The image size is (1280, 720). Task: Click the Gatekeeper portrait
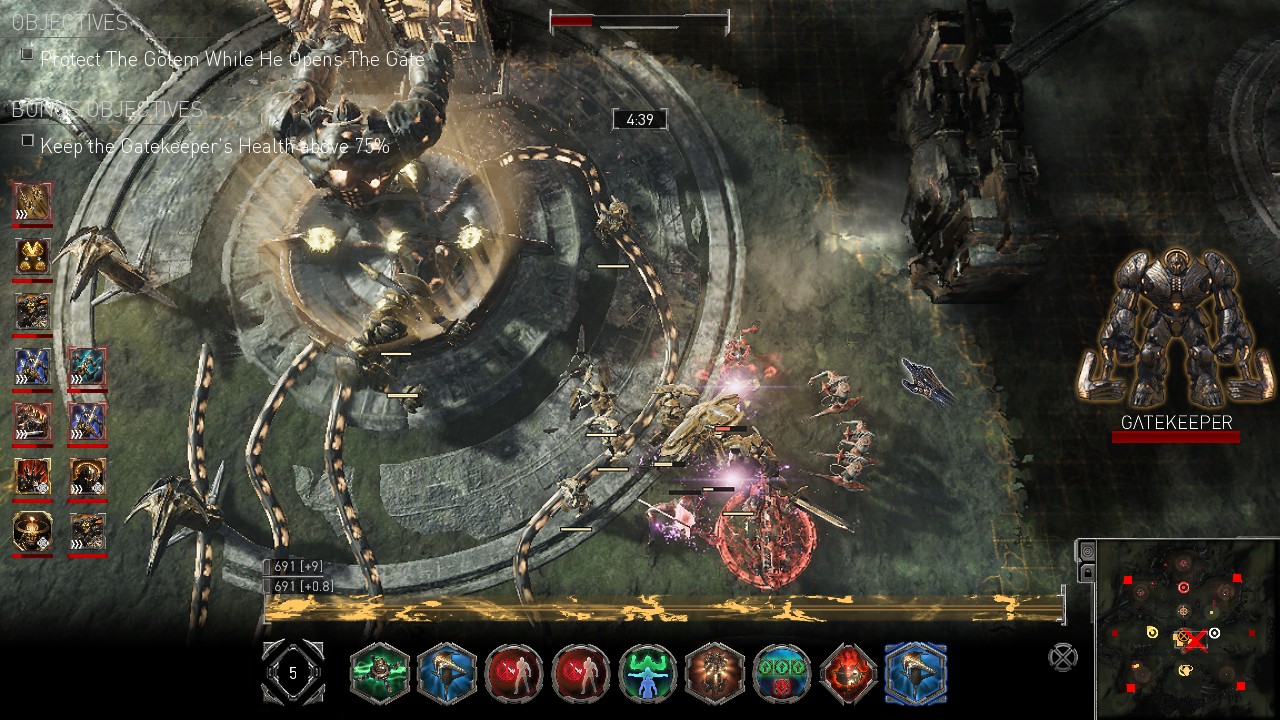(x=1176, y=330)
